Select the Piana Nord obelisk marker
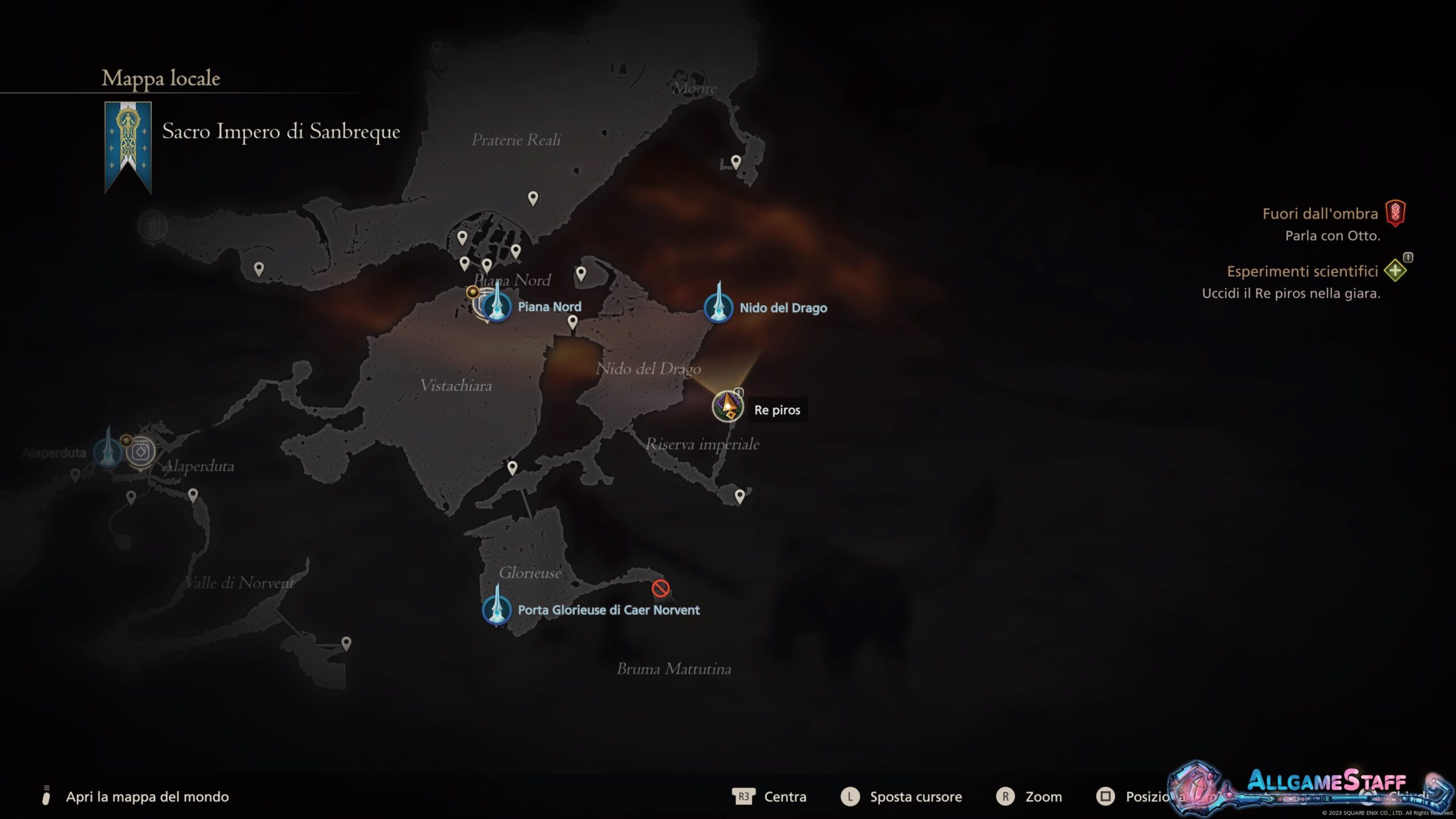This screenshot has height=819, width=1456. coord(497,307)
